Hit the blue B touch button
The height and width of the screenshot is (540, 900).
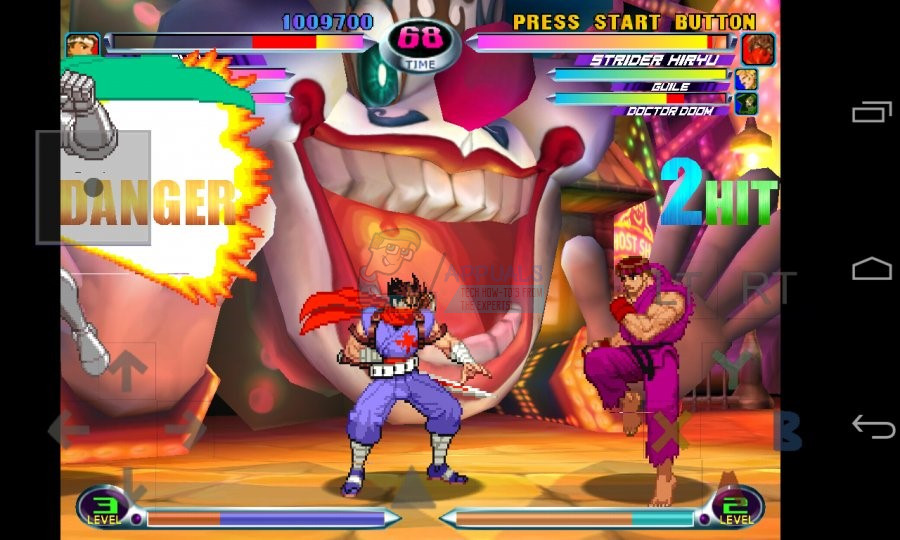tap(788, 430)
